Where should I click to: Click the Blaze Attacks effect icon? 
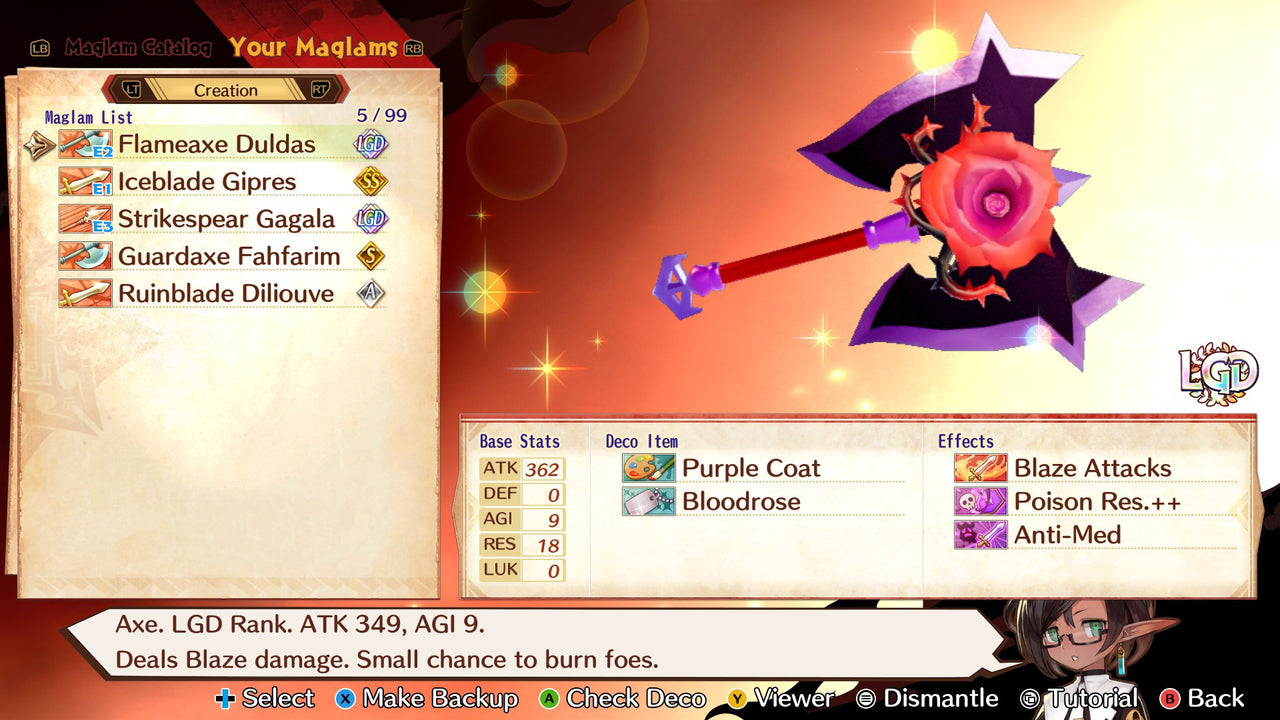tap(981, 468)
